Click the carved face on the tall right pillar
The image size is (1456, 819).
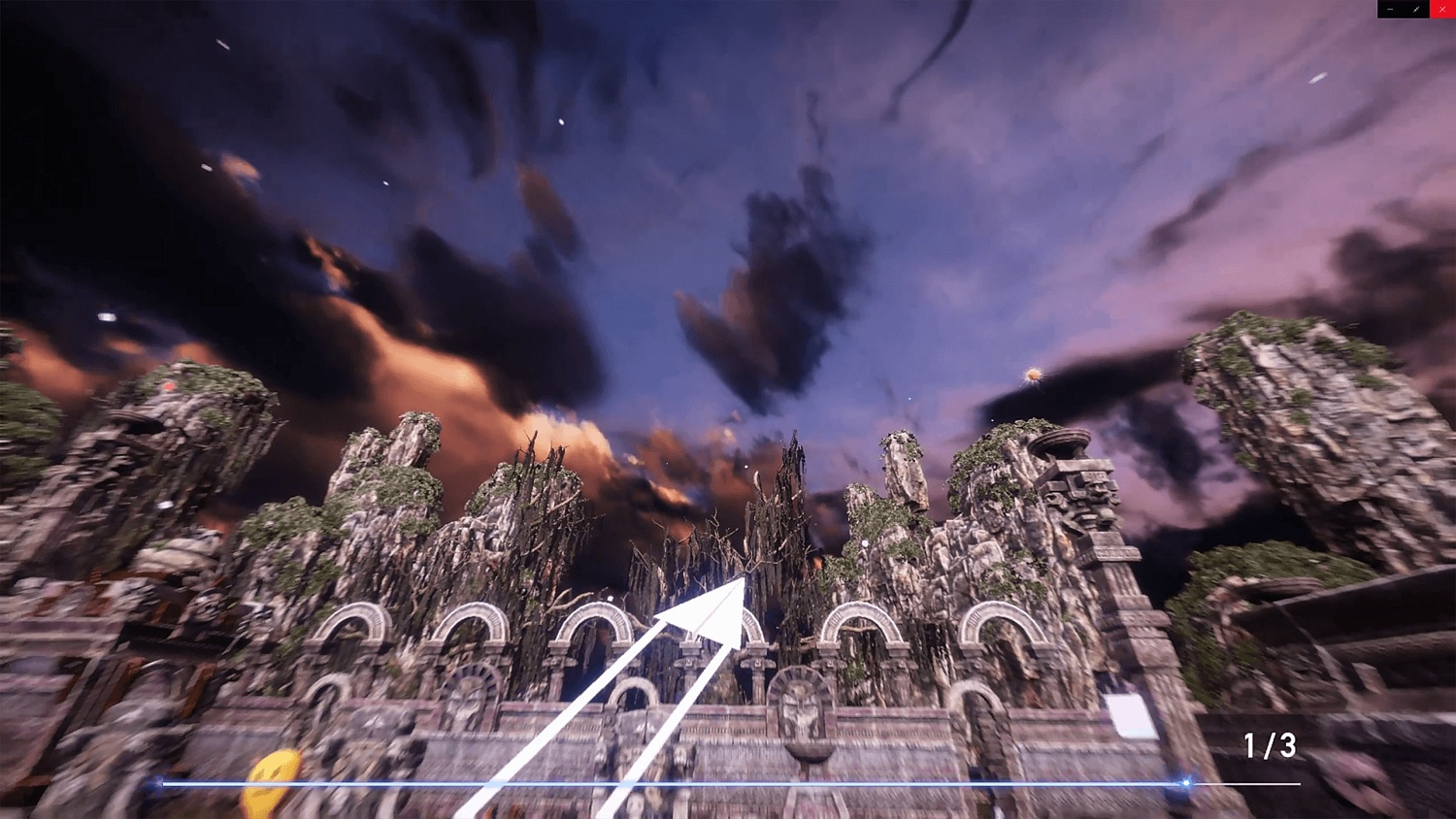coord(1097,490)
